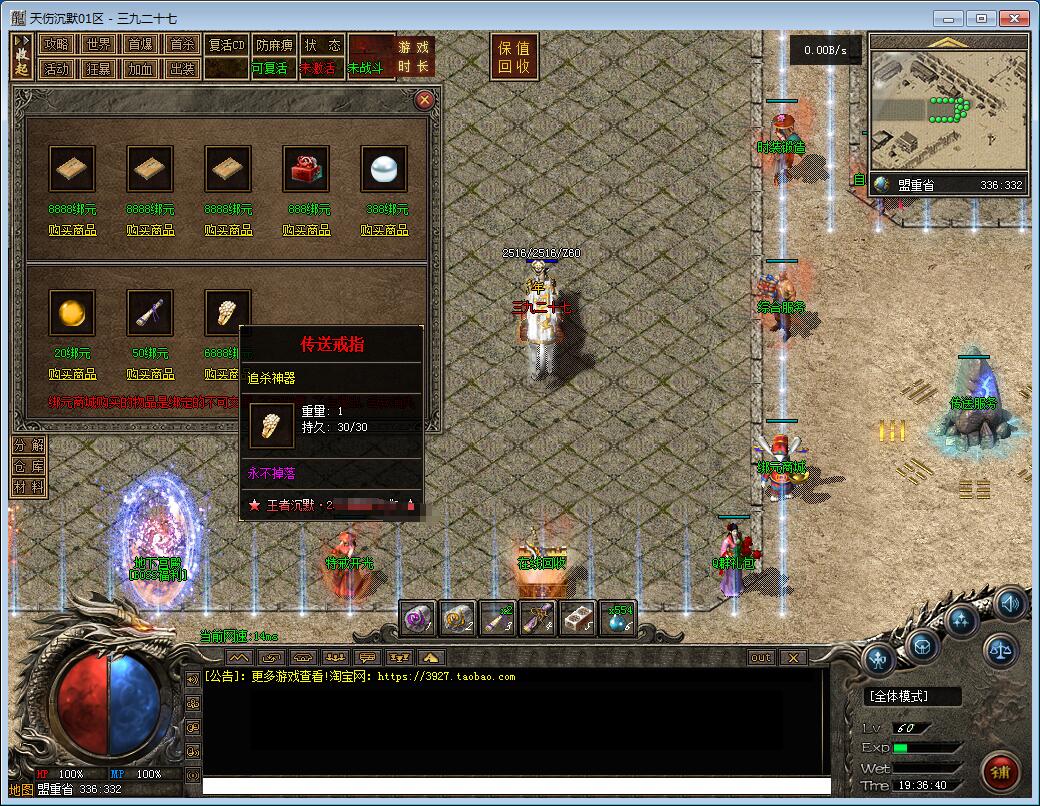This screenshot has width=1040, height=806.
Task: Close the bound-yuan shop panel
Action: (424, 100)
